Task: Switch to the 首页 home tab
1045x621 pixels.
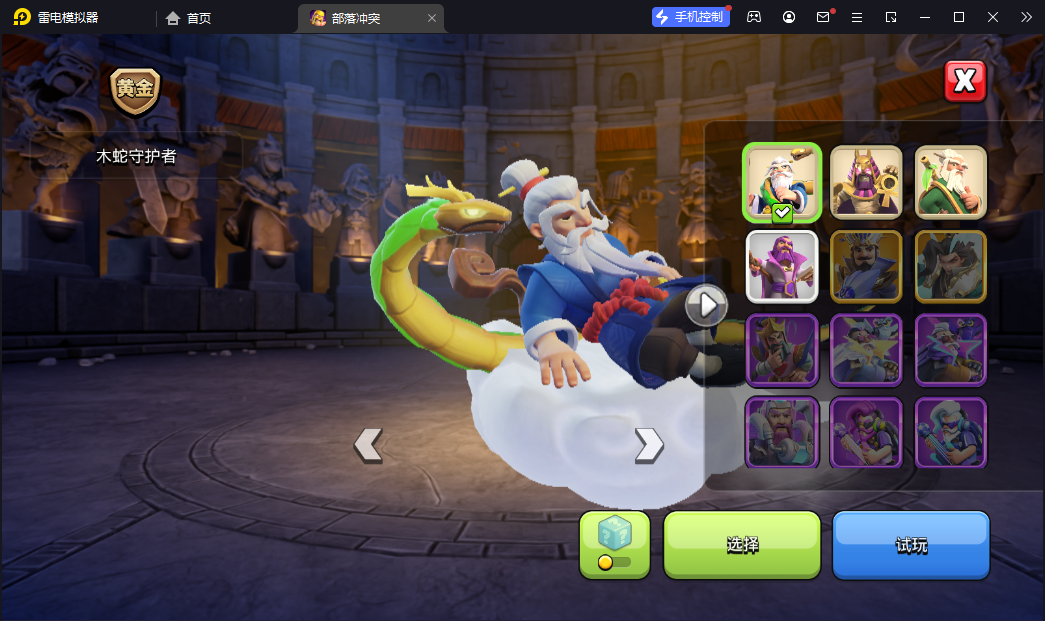Action: [189, 18]
